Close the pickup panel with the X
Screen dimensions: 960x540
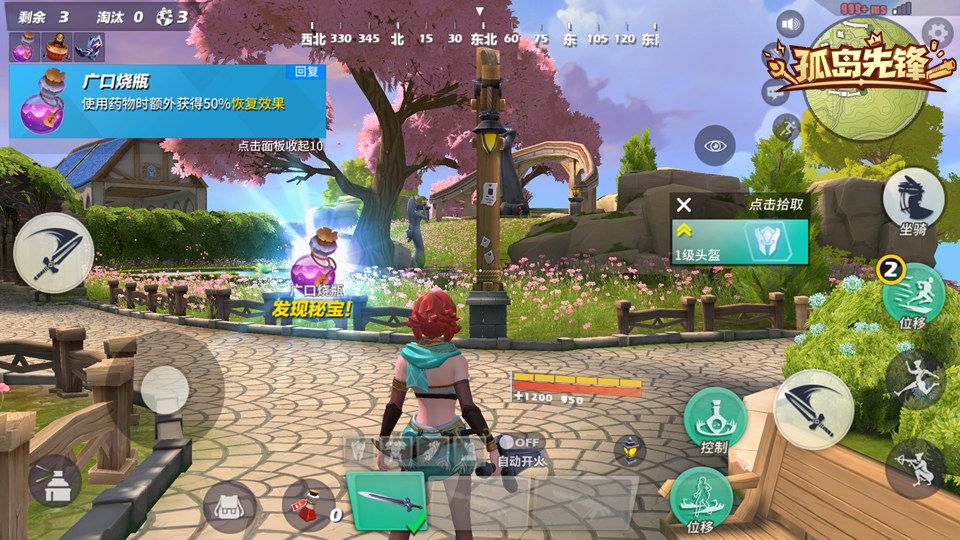click(684, 205)
